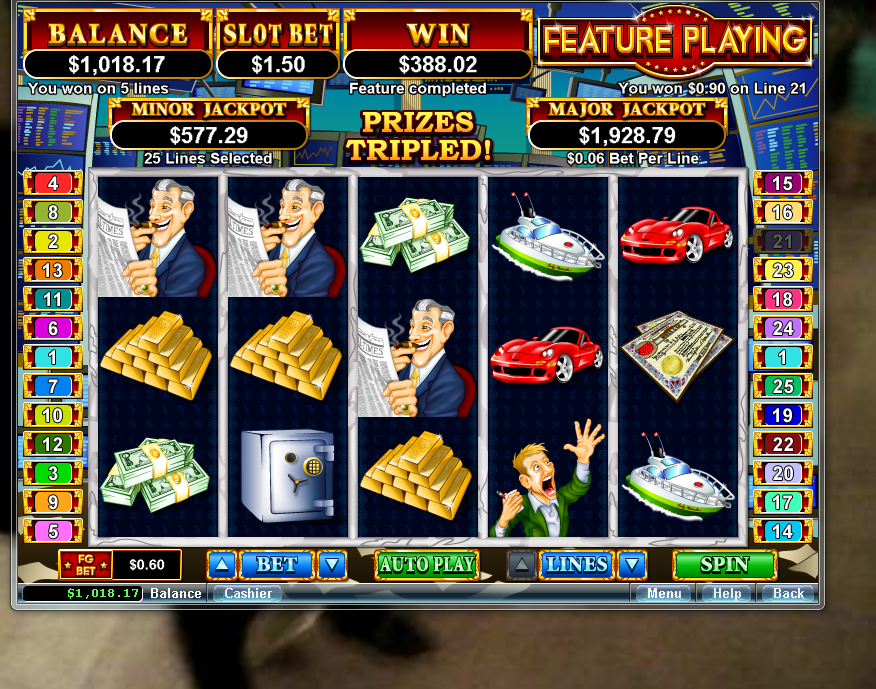The height and width of the screenshot is (689, 876).
Task: Select payline 25 marker
Action: (x=782, y=386)
